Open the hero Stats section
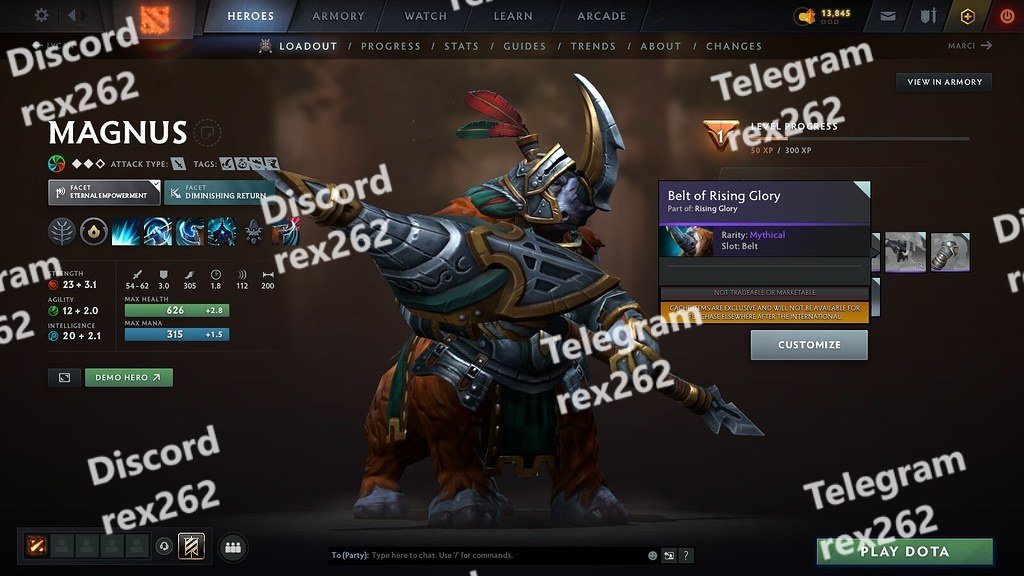Viewport: 1024px width, 576px height. click(x=461, y=46)
